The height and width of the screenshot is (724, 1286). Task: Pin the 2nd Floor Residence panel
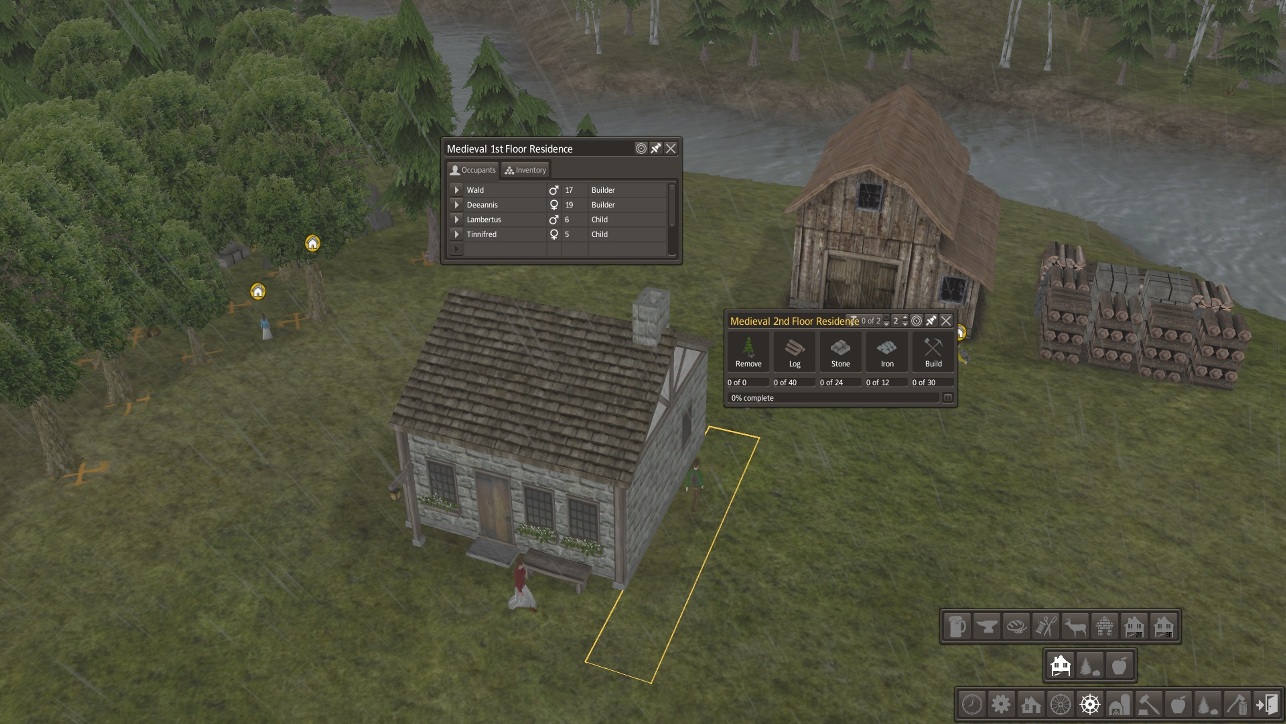(x=931, y=321)
